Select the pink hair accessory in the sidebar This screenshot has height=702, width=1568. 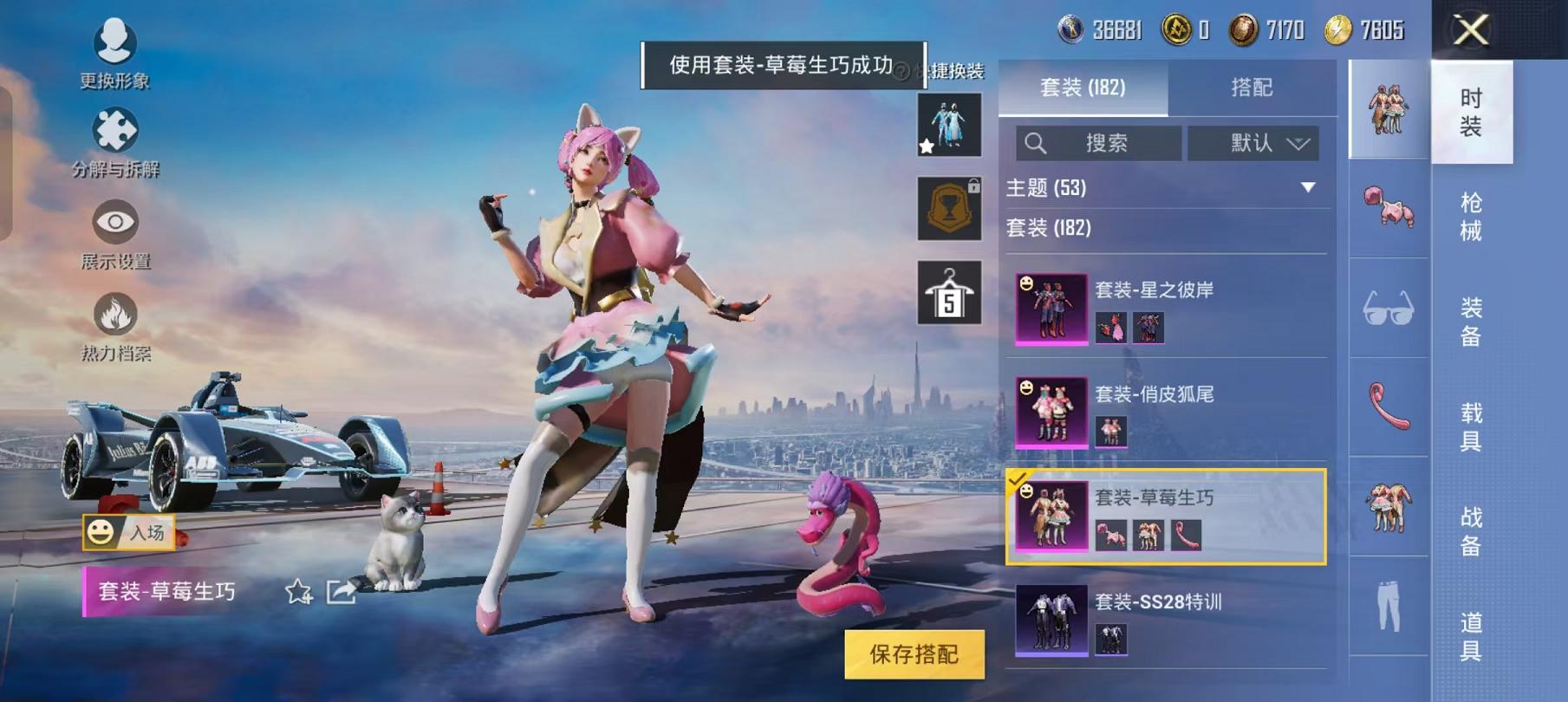tap(1388, 208)
